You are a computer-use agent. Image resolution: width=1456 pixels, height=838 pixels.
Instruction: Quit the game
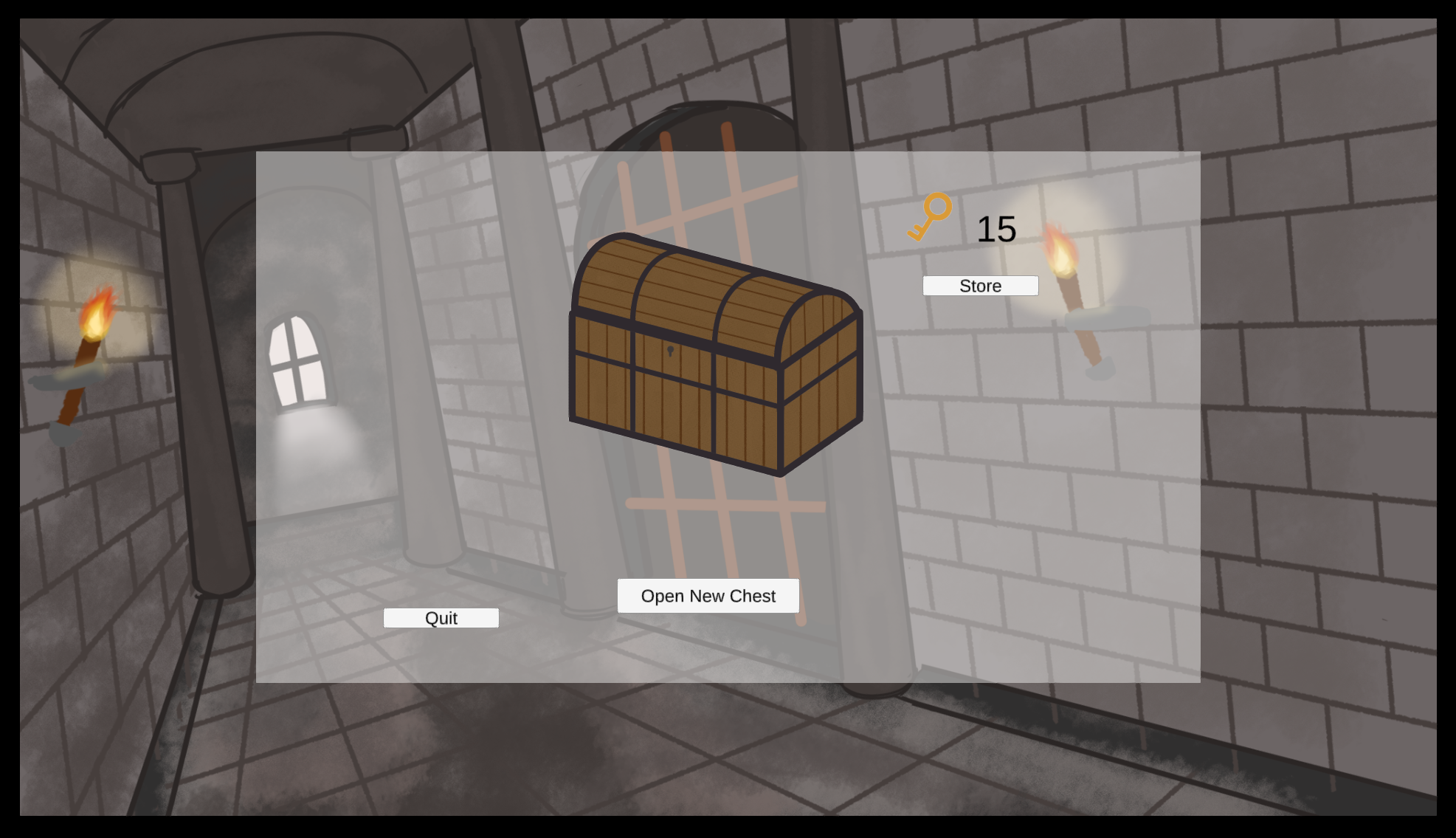441,618
